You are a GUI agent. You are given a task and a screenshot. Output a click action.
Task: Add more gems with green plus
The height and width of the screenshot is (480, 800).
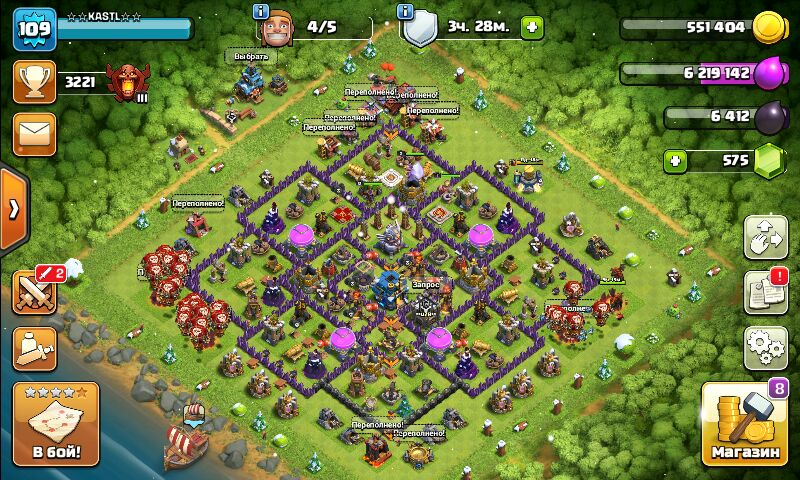pyautogui.click(x=677, y=160)
